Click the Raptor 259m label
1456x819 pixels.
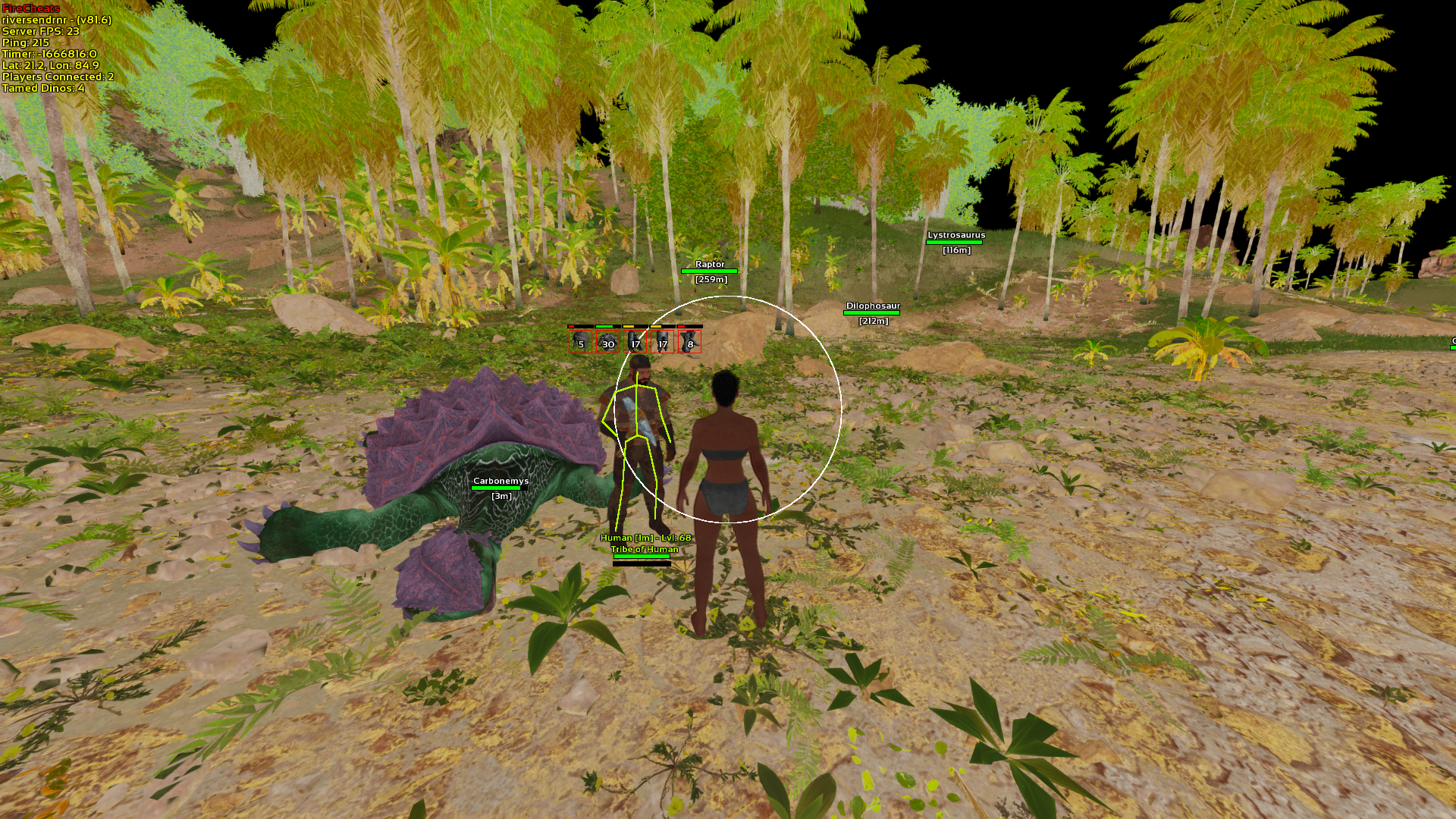(x=710, y=278)
